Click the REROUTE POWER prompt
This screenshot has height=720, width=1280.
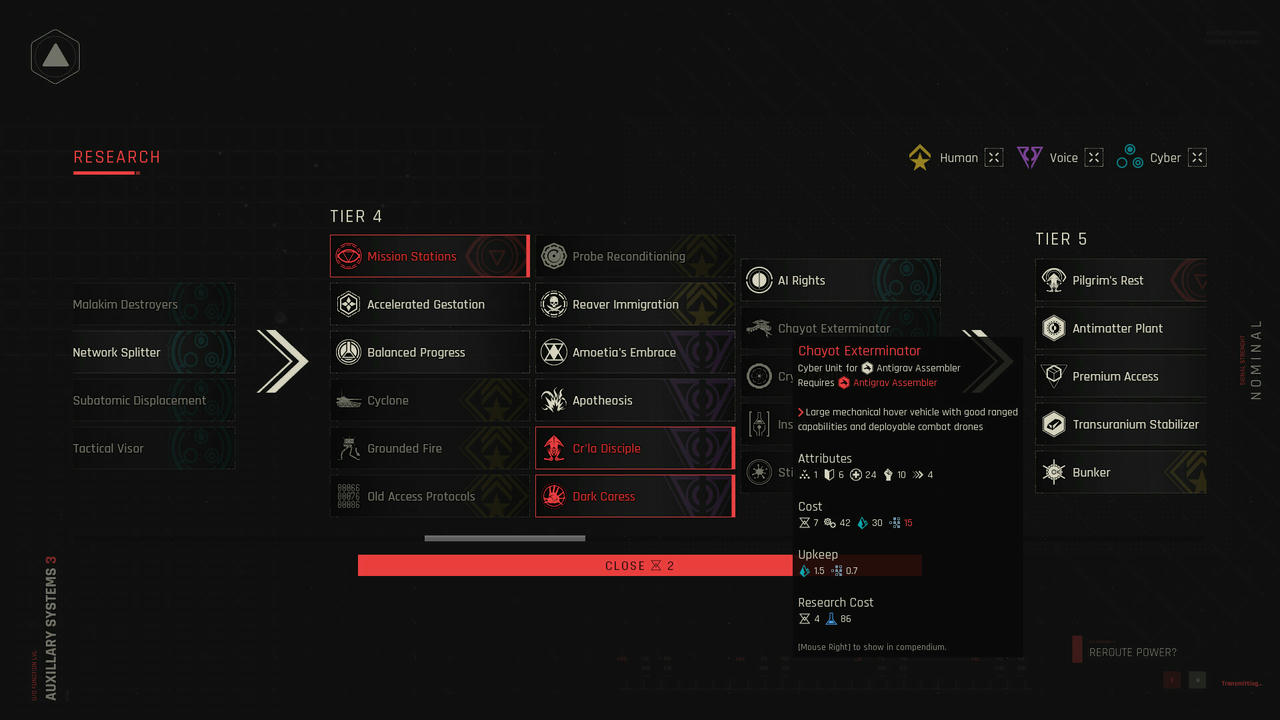(x=1133, y=651)
